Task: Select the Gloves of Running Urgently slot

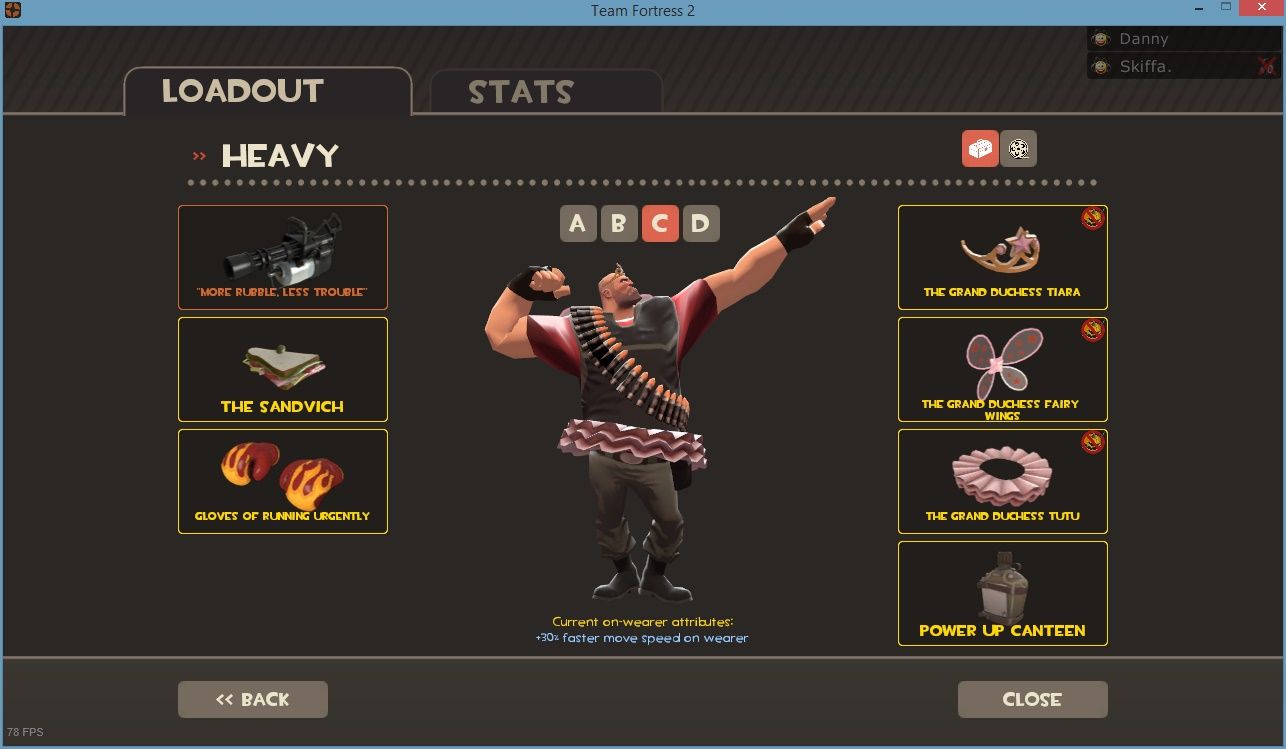Action: coord(283,481)
